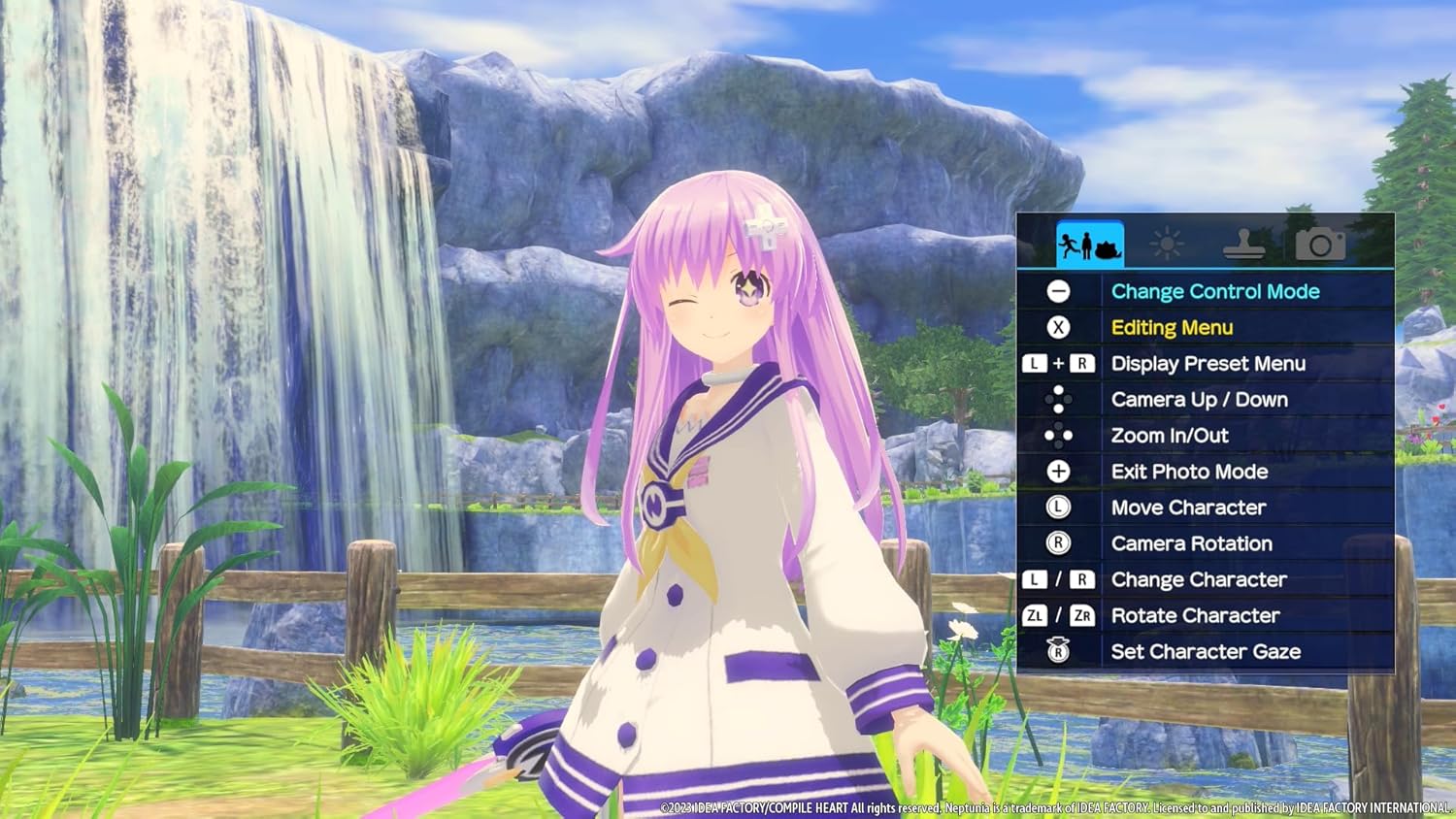Image resolution: width=1456 pixels, height=819 pixels.
Task: Click the plus button icon beside Exit Photo Mode
Action: coord(1058,472)
